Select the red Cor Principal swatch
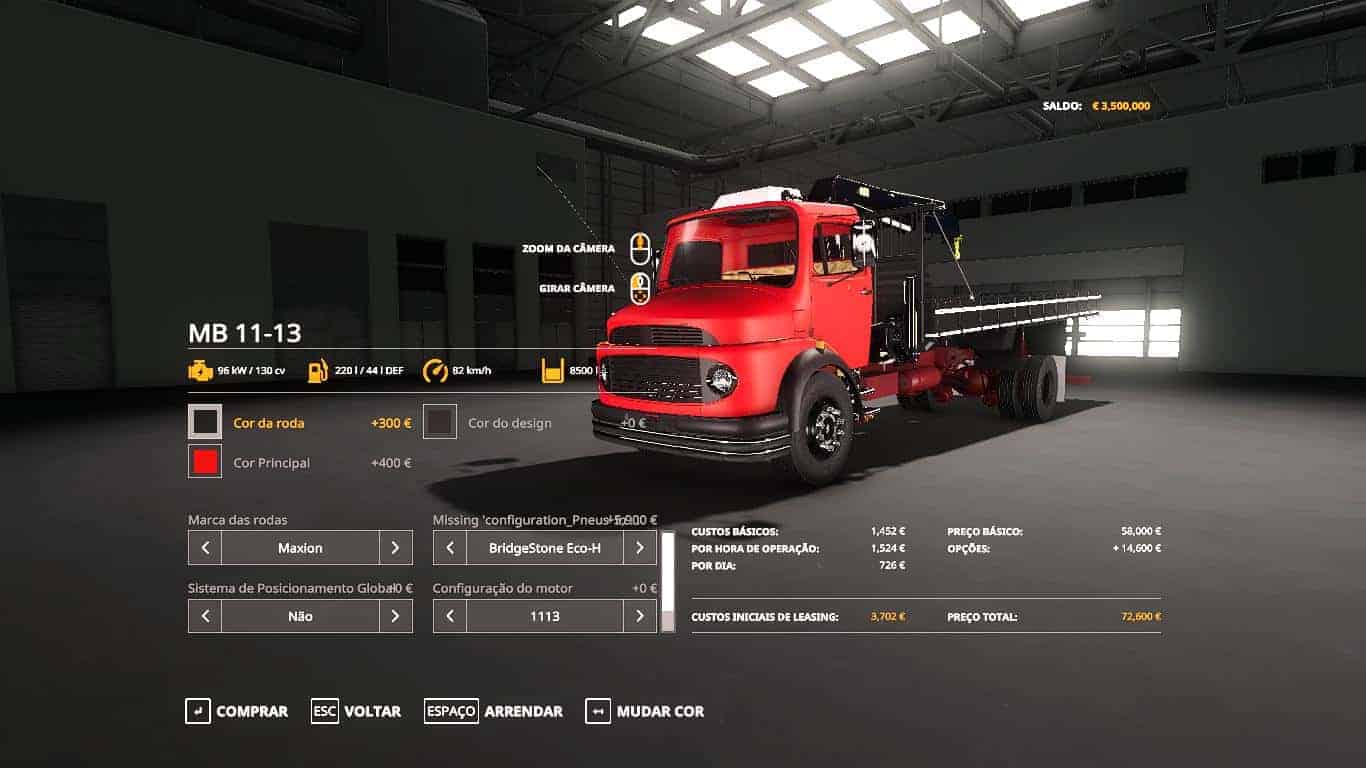The height and width of the screenshot is (768, 1366). (204, 462)
